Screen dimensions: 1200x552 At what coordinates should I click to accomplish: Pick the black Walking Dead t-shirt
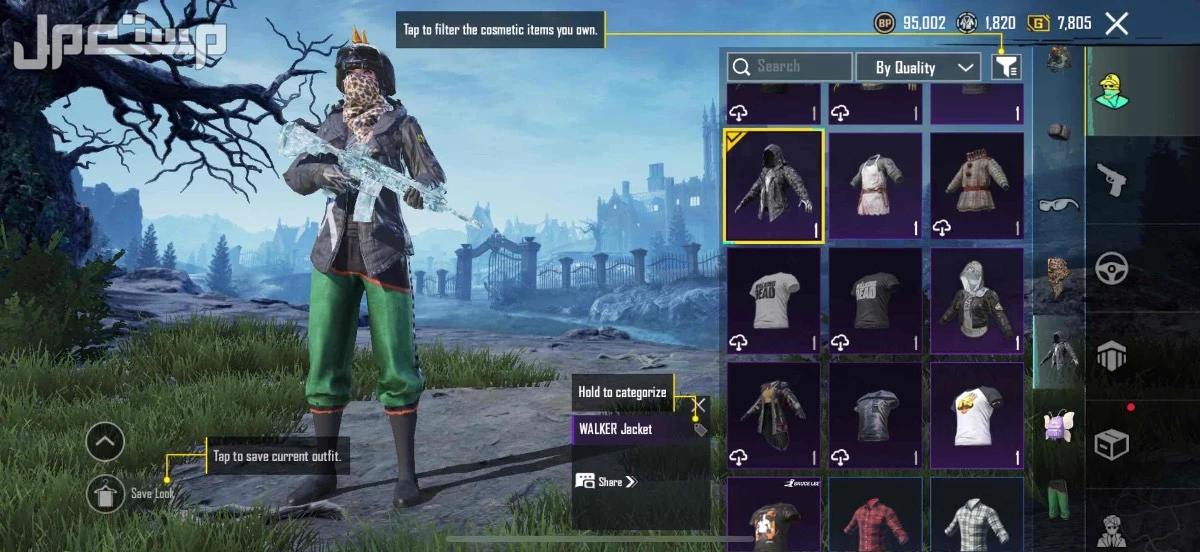pos(876,300)
